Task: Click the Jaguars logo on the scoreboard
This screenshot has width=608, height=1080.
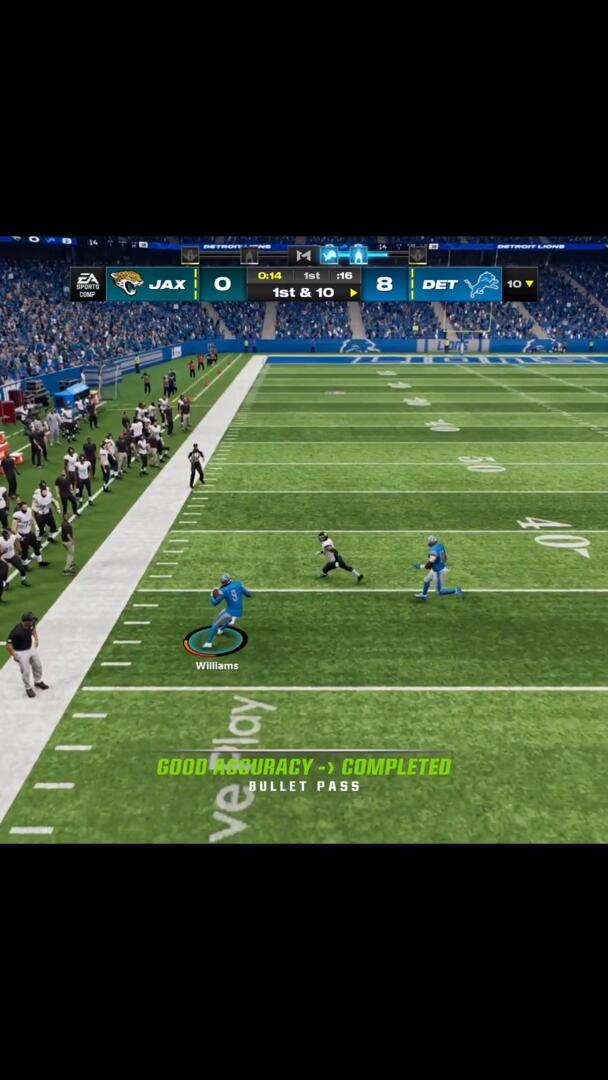Action: point(127,283)
